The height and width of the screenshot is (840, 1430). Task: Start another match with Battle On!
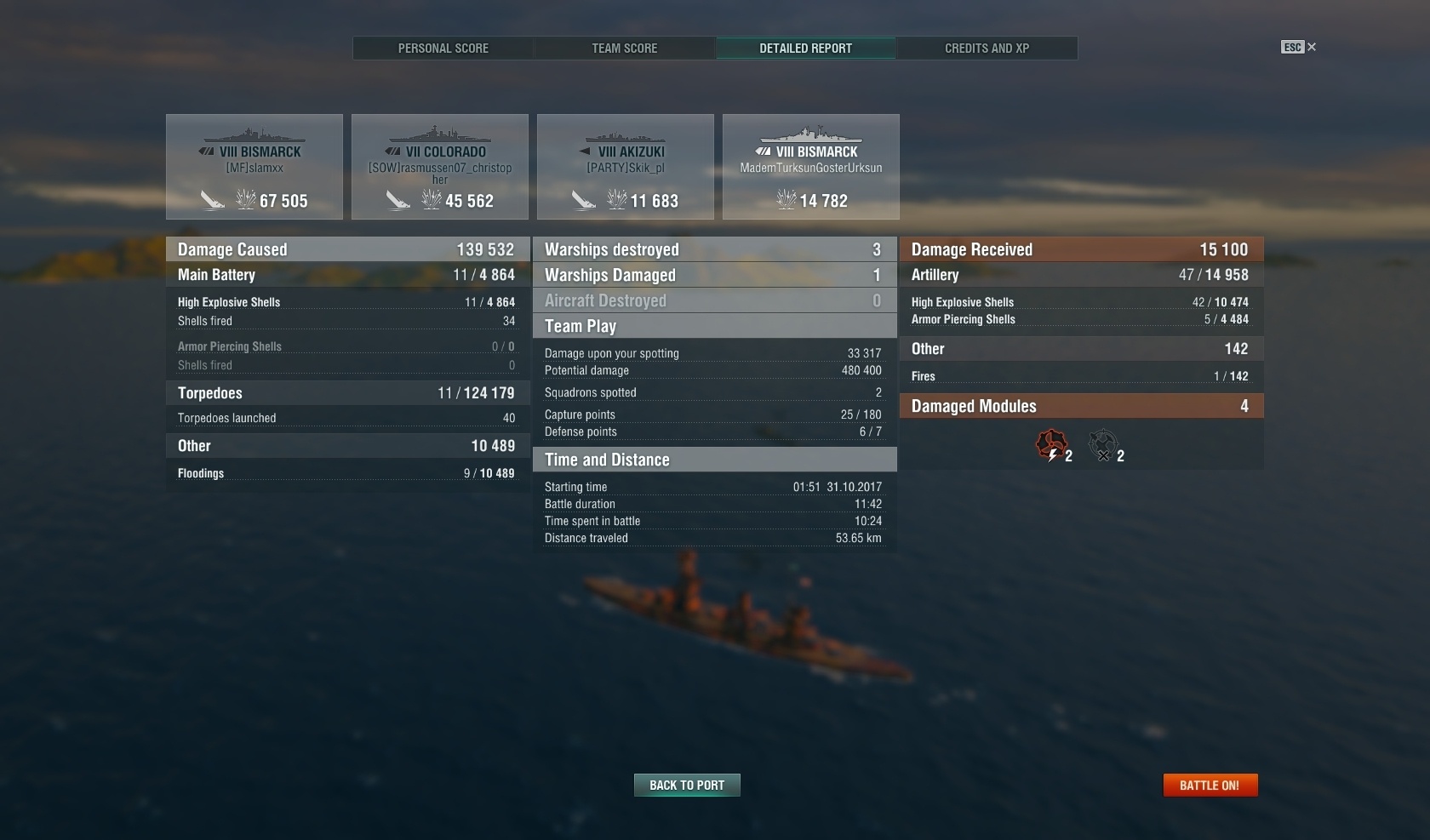(x=1210, y=786)
